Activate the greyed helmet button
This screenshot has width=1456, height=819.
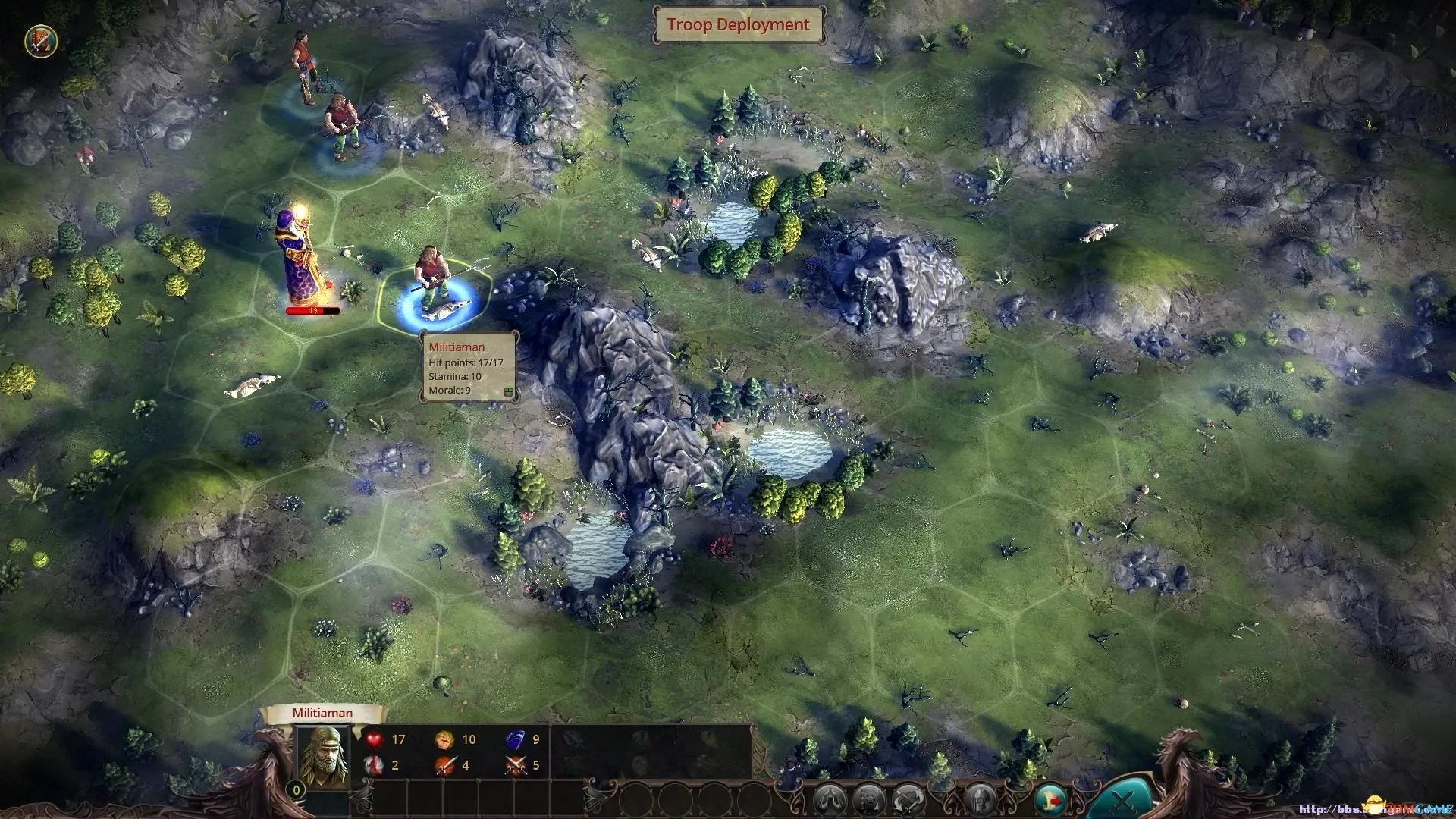980,799
